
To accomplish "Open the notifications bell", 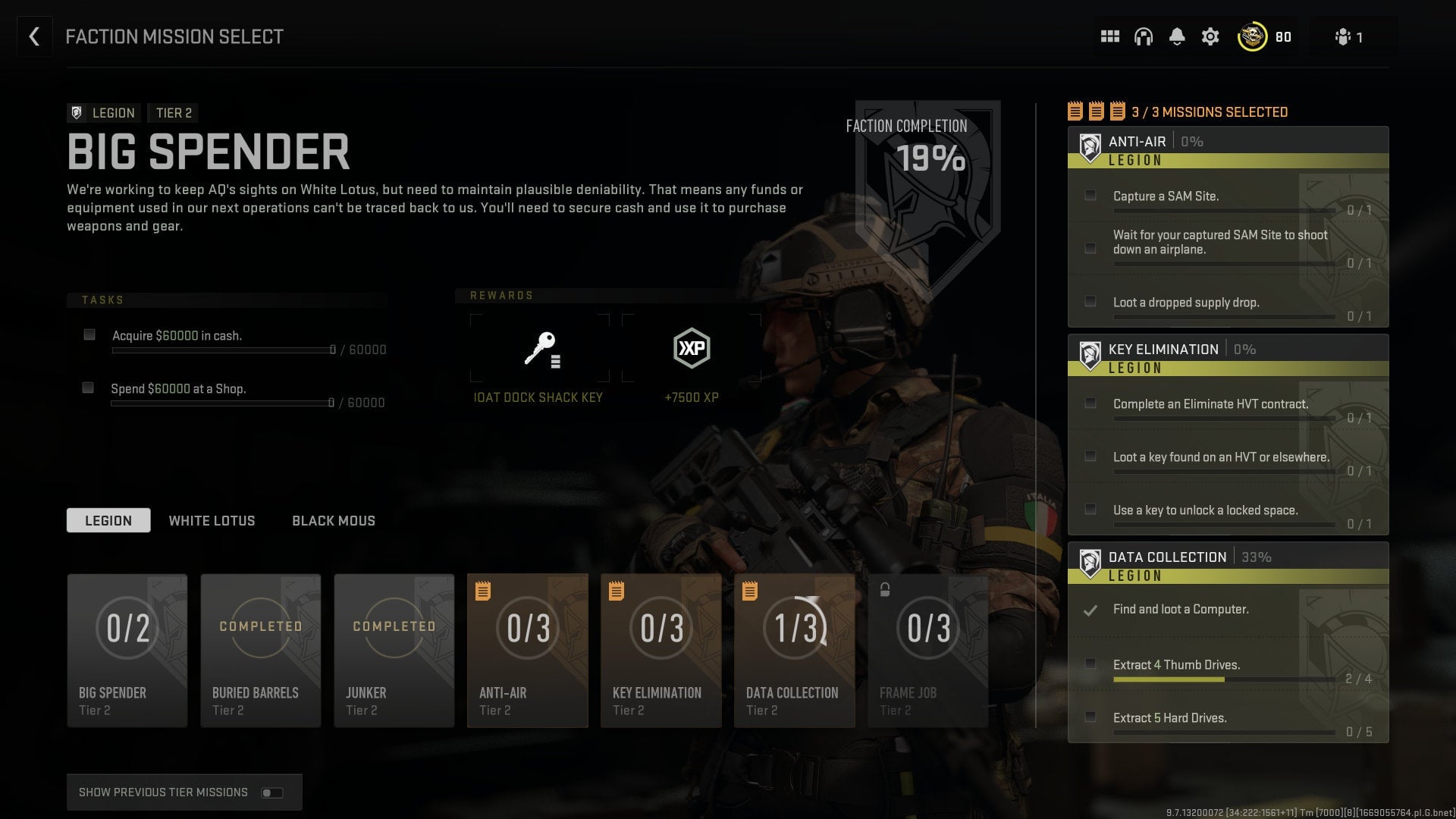I will [1178, 36].
